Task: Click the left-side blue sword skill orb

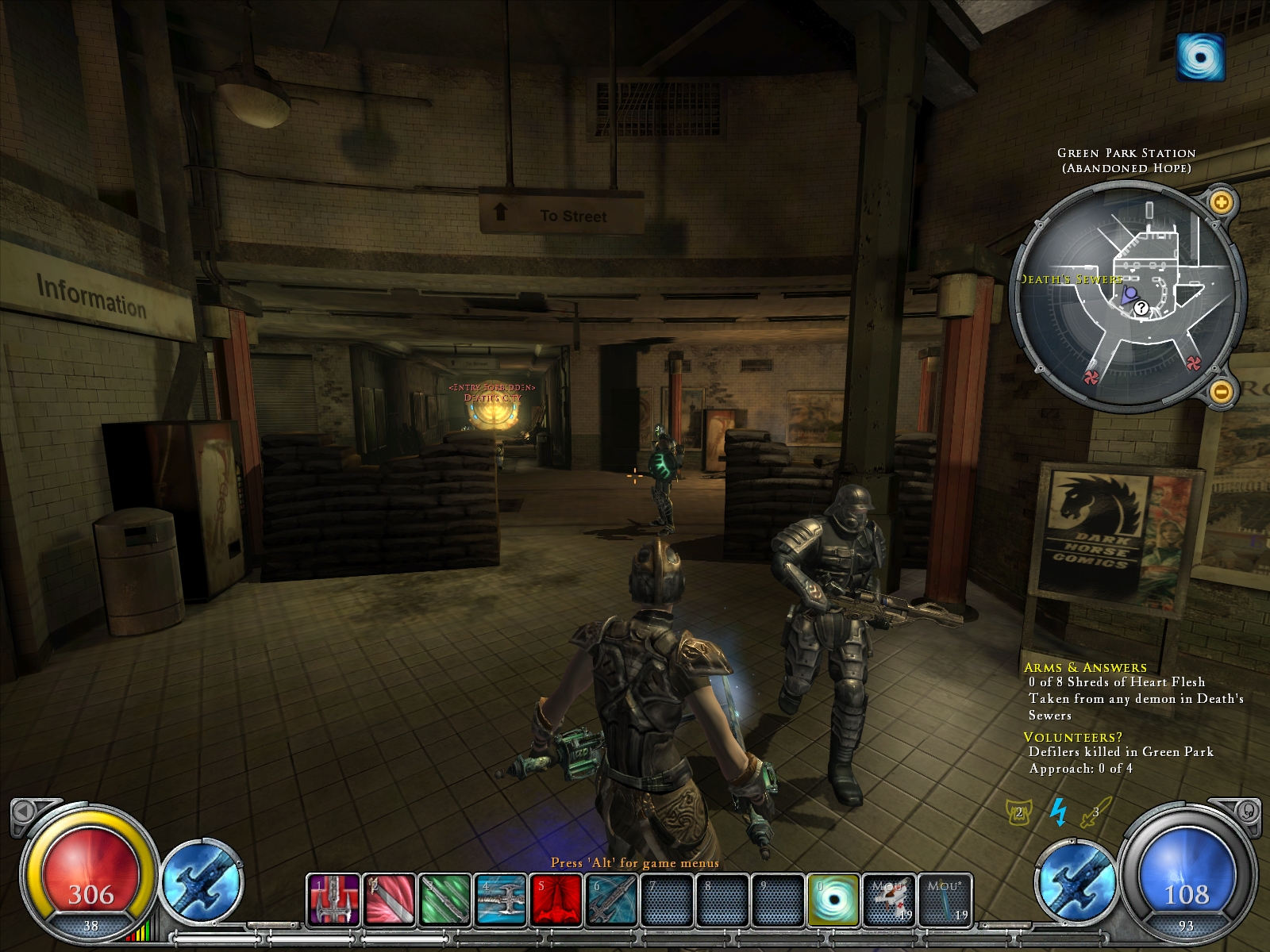Action: [202, 881]
